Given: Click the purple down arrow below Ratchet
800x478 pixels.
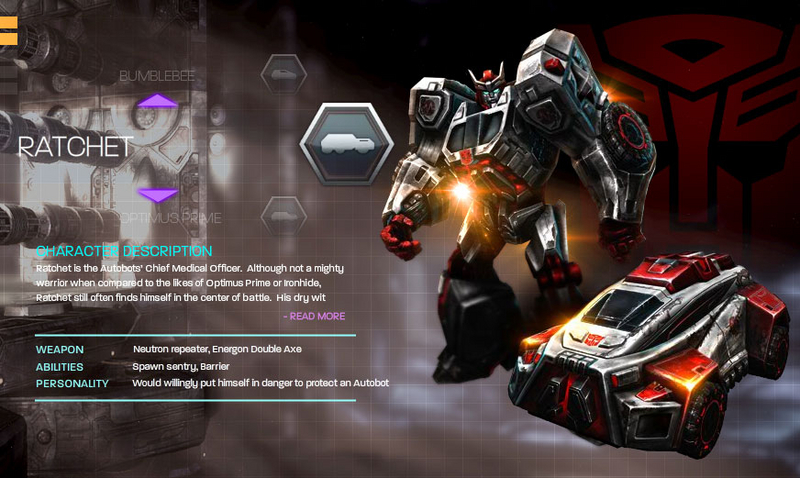Looking at the screenshot, I should [157, 194].
